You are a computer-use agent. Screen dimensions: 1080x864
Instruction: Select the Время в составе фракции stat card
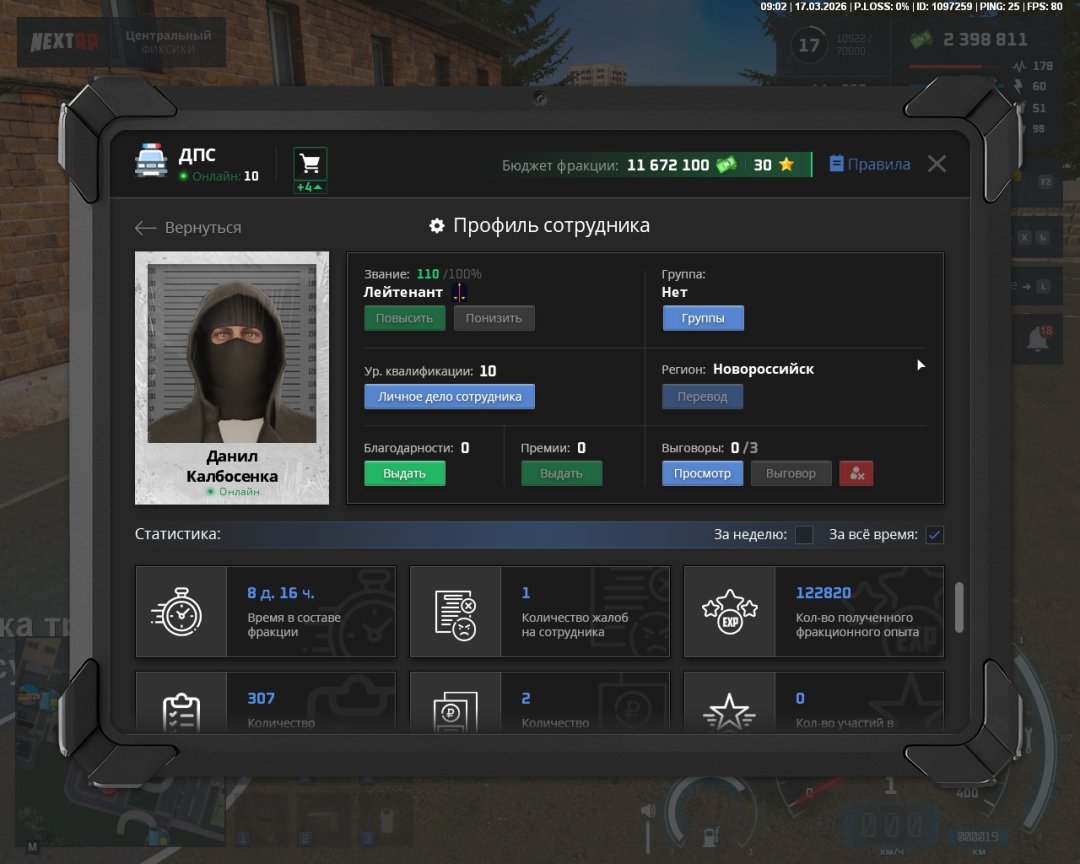(x=265, y=611)
